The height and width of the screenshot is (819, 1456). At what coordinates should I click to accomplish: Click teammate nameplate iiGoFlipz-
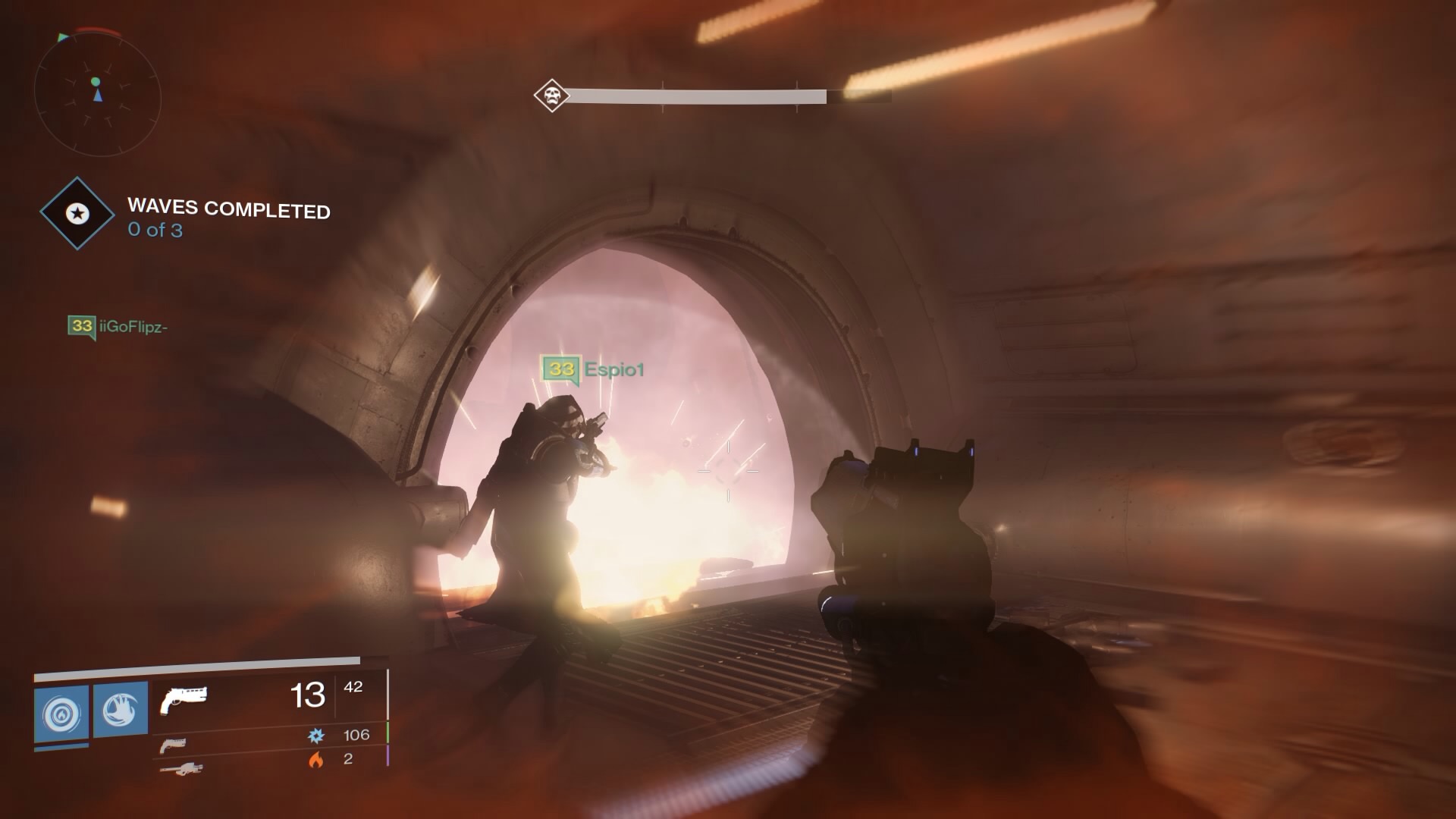(x=133, y=328)
